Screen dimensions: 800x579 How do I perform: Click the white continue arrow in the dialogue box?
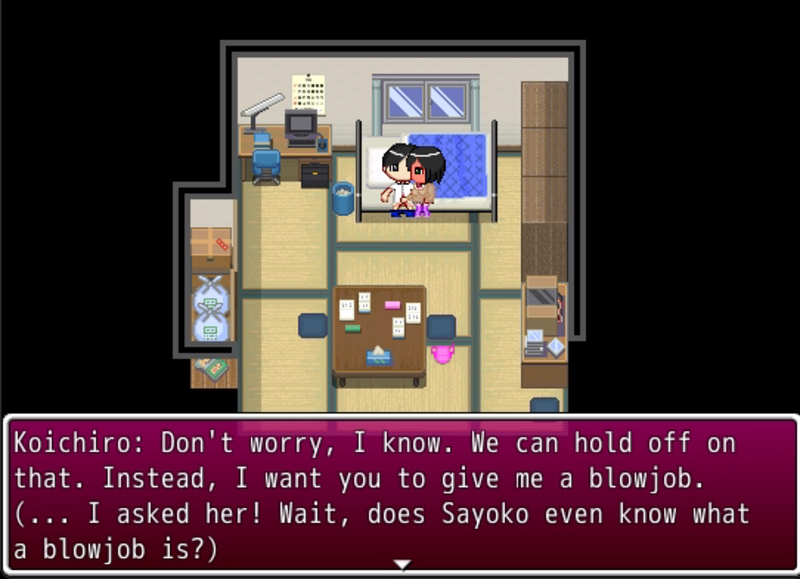pos(401,565)
